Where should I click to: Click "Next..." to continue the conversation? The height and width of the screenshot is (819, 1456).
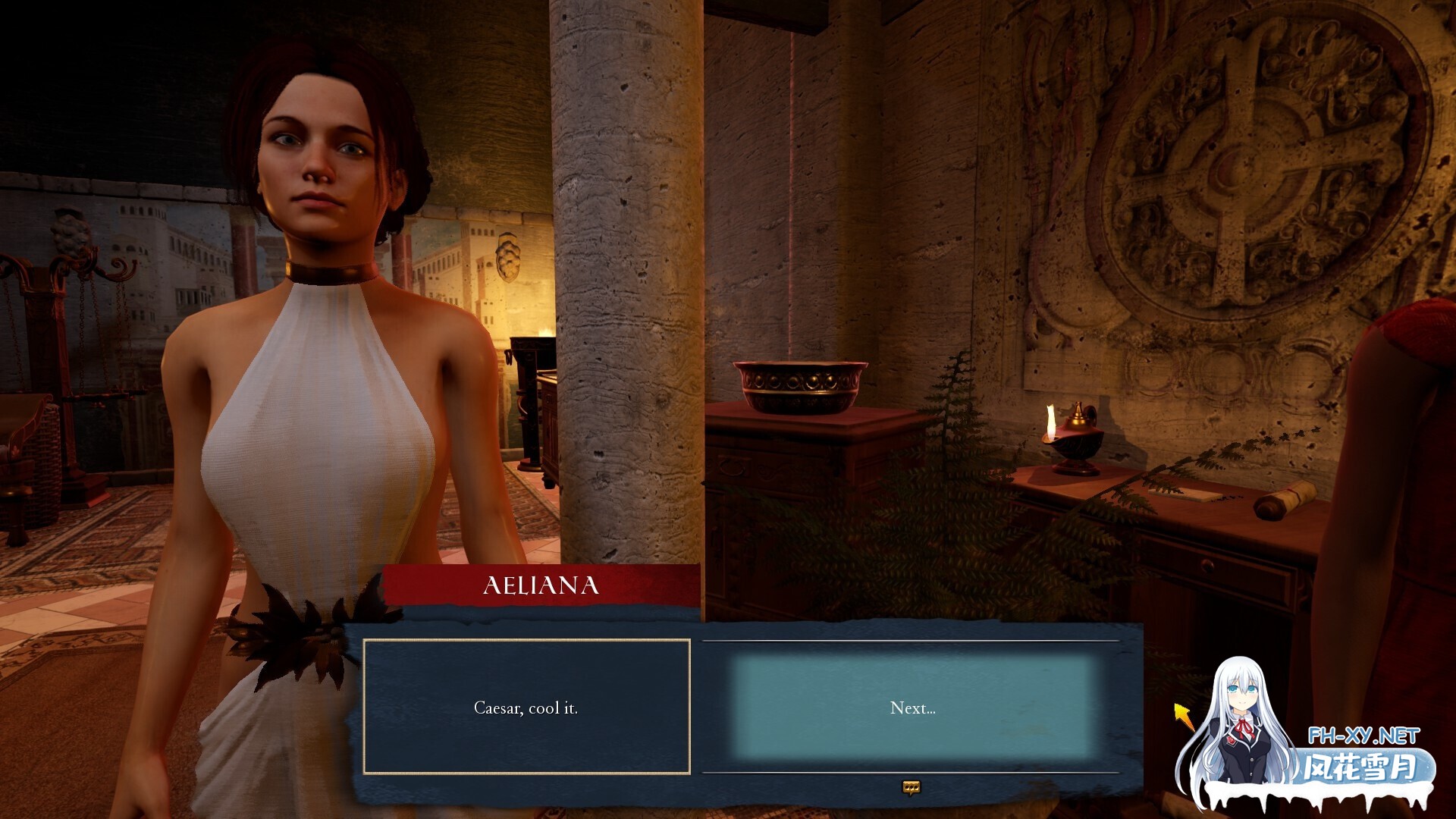point(912,708)
